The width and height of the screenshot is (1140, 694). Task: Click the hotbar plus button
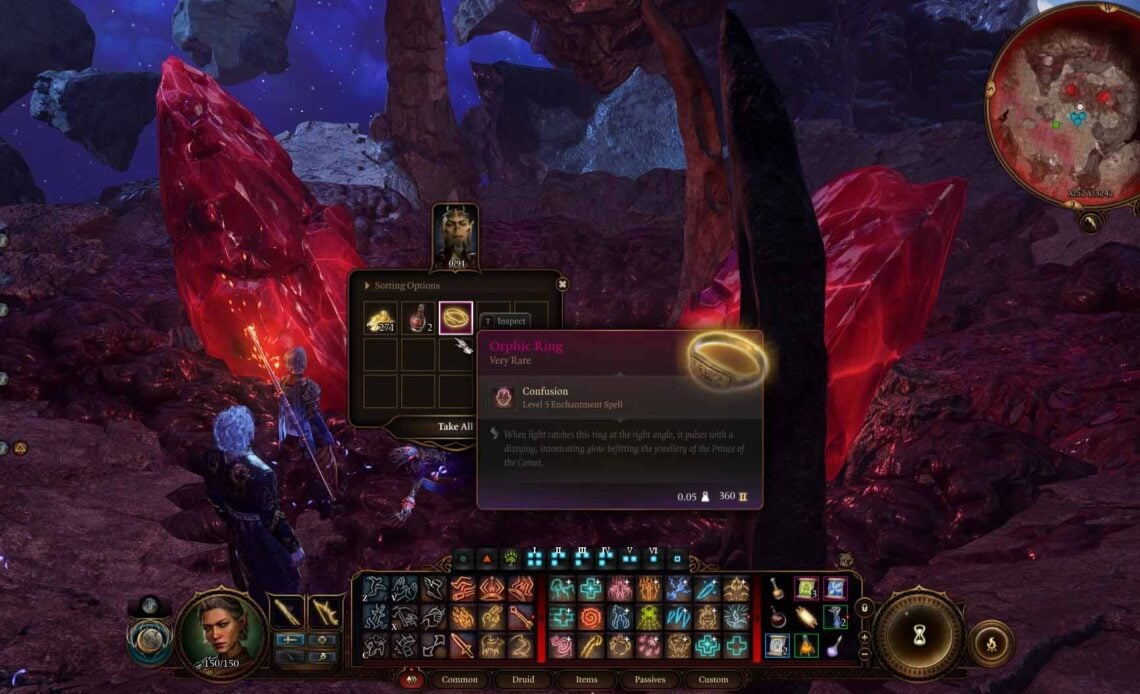(x=865, y=637)
